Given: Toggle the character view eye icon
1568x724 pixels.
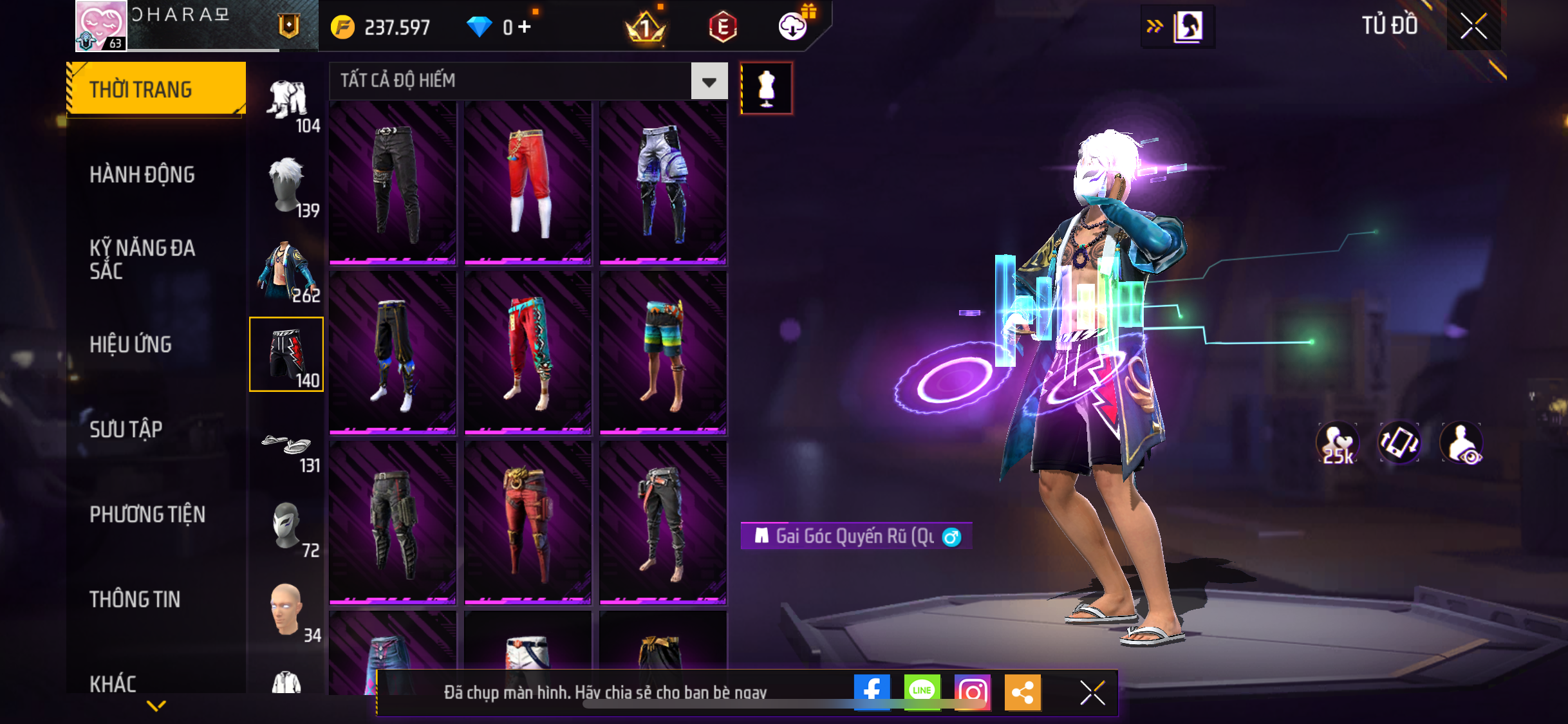Looking at the screenshot, I should (1462, 443).
